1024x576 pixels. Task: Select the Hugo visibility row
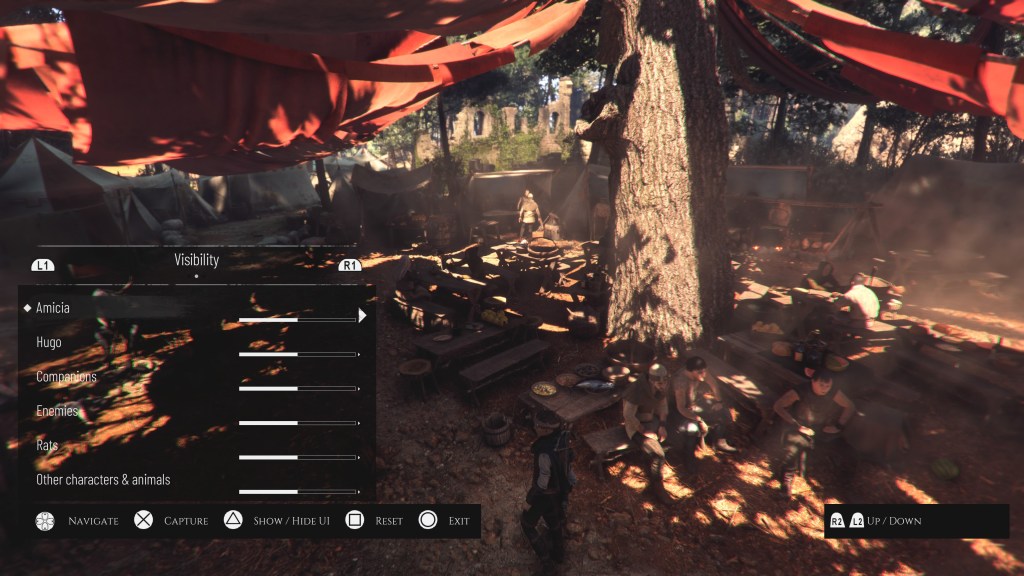click(49, 342)
